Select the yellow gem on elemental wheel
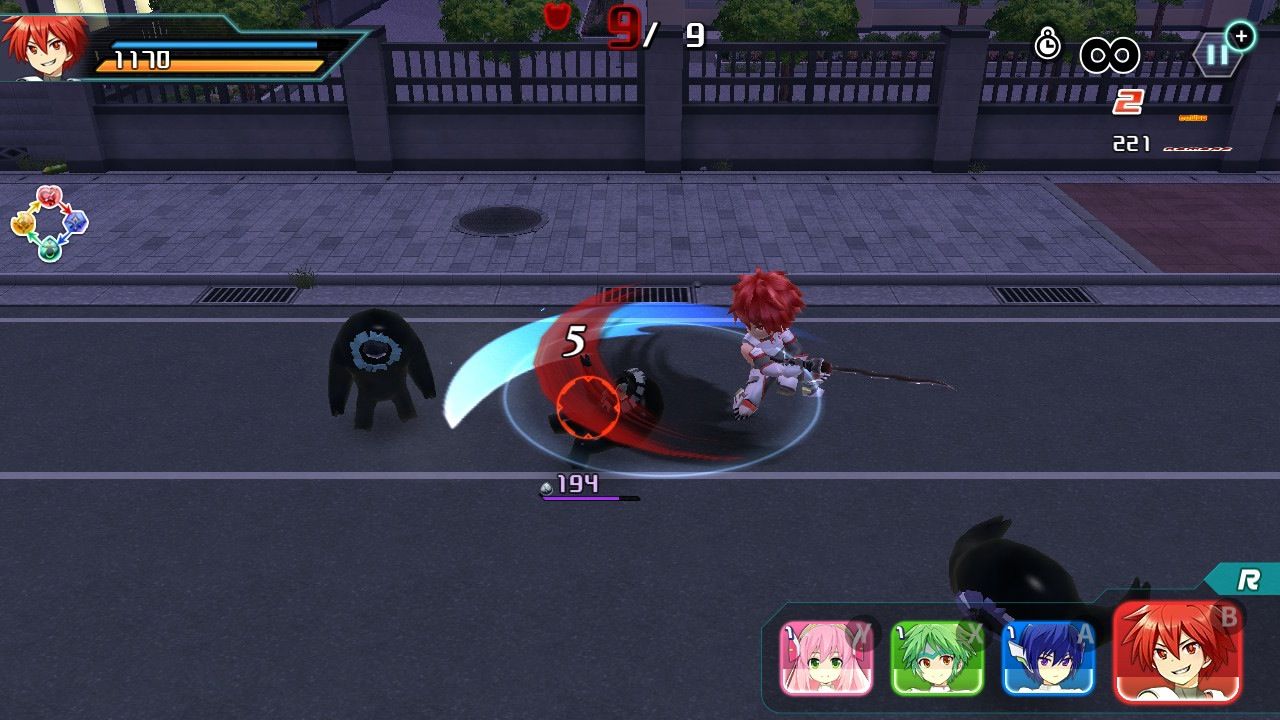The height and width of the screenshot is (720, 1280). click(x=24, y=223)
